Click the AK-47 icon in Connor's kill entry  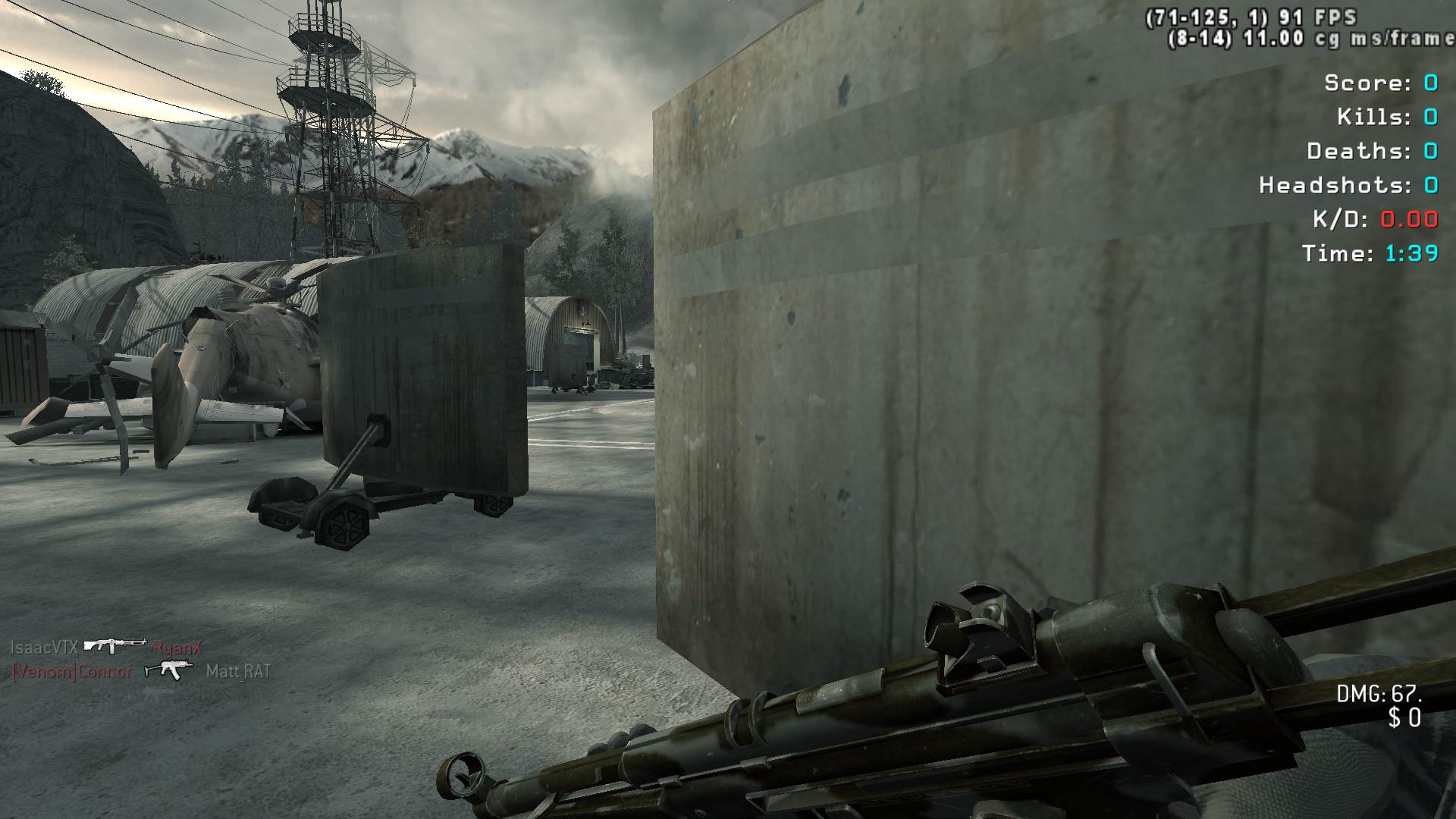coord(168,670)
